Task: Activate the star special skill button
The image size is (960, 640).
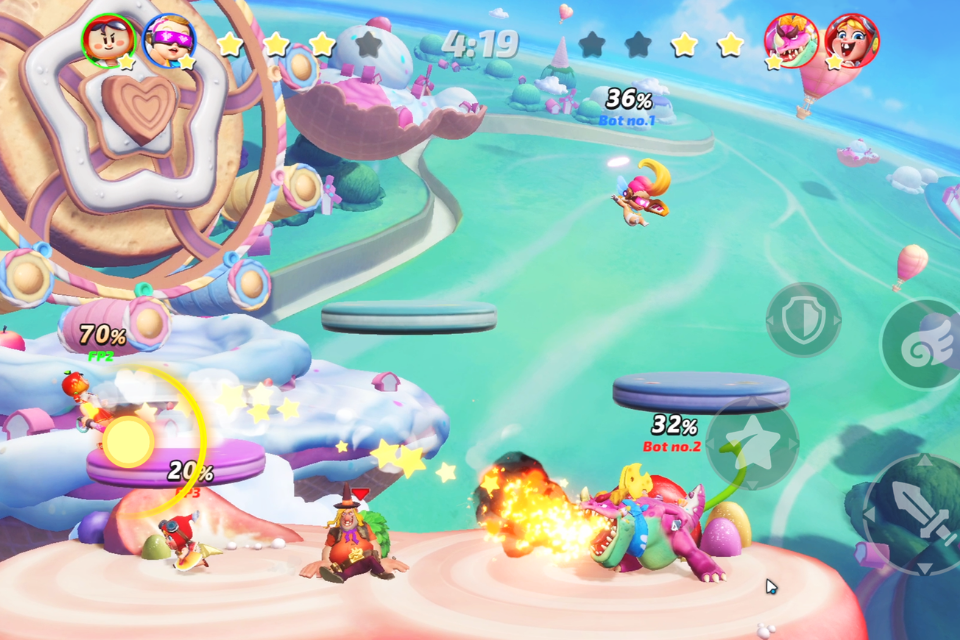Action: point(752,443)
